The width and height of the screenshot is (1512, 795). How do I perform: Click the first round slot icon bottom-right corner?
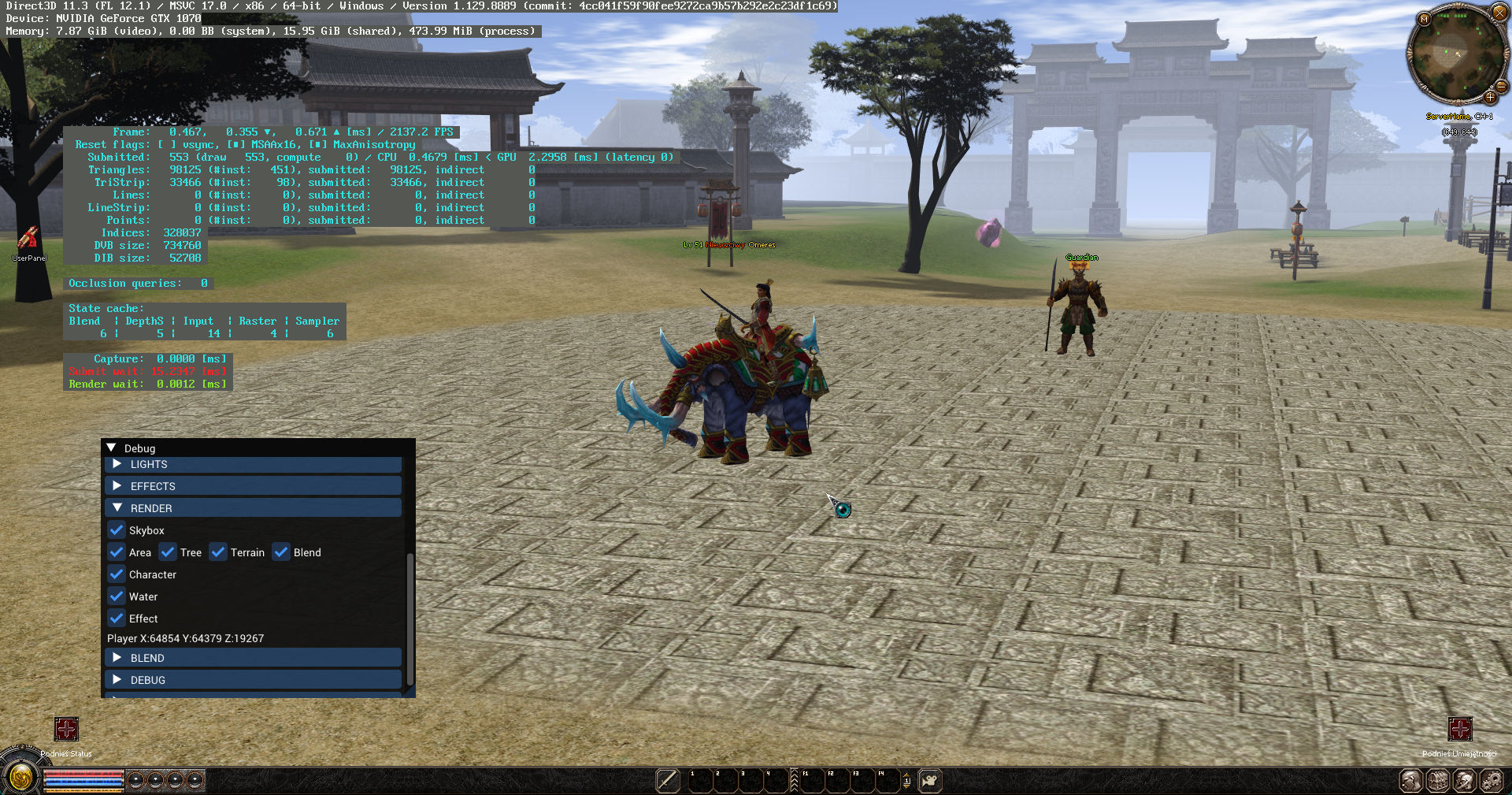(x=1412, y=781)
